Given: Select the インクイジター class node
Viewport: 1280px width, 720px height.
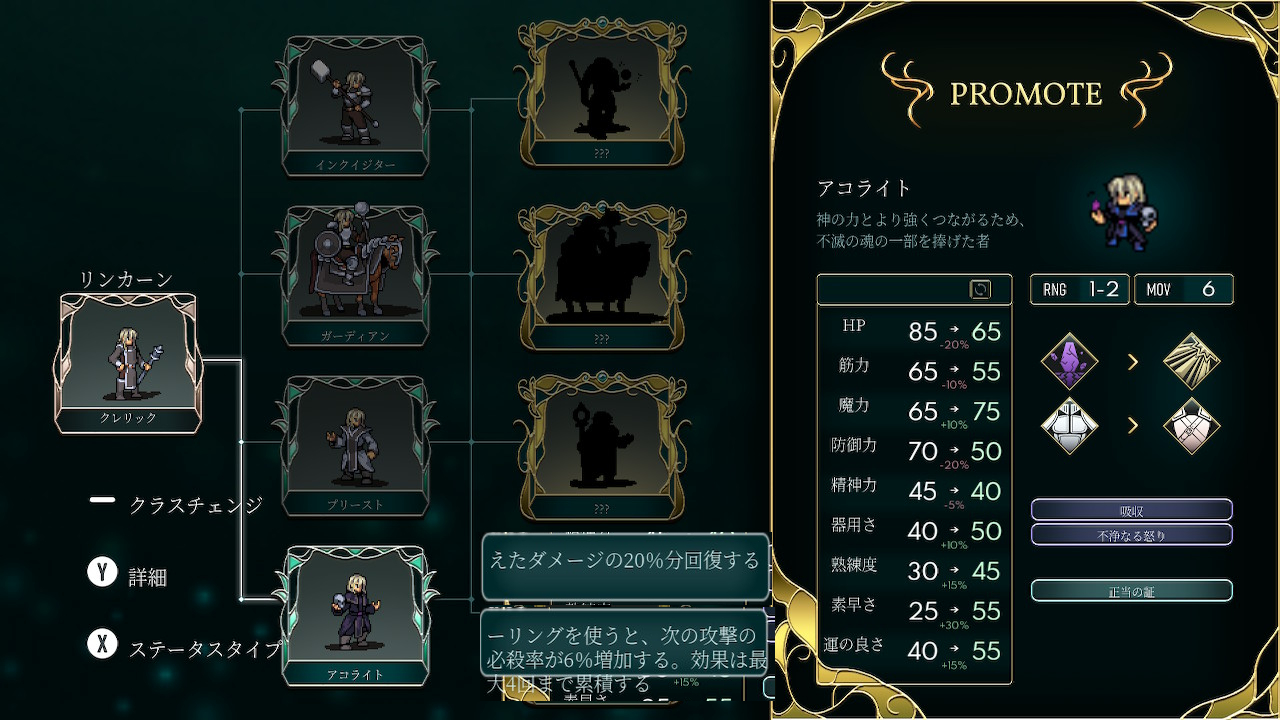Looking at the screenshot, I should pyautogui.click(x=355, y=104).
